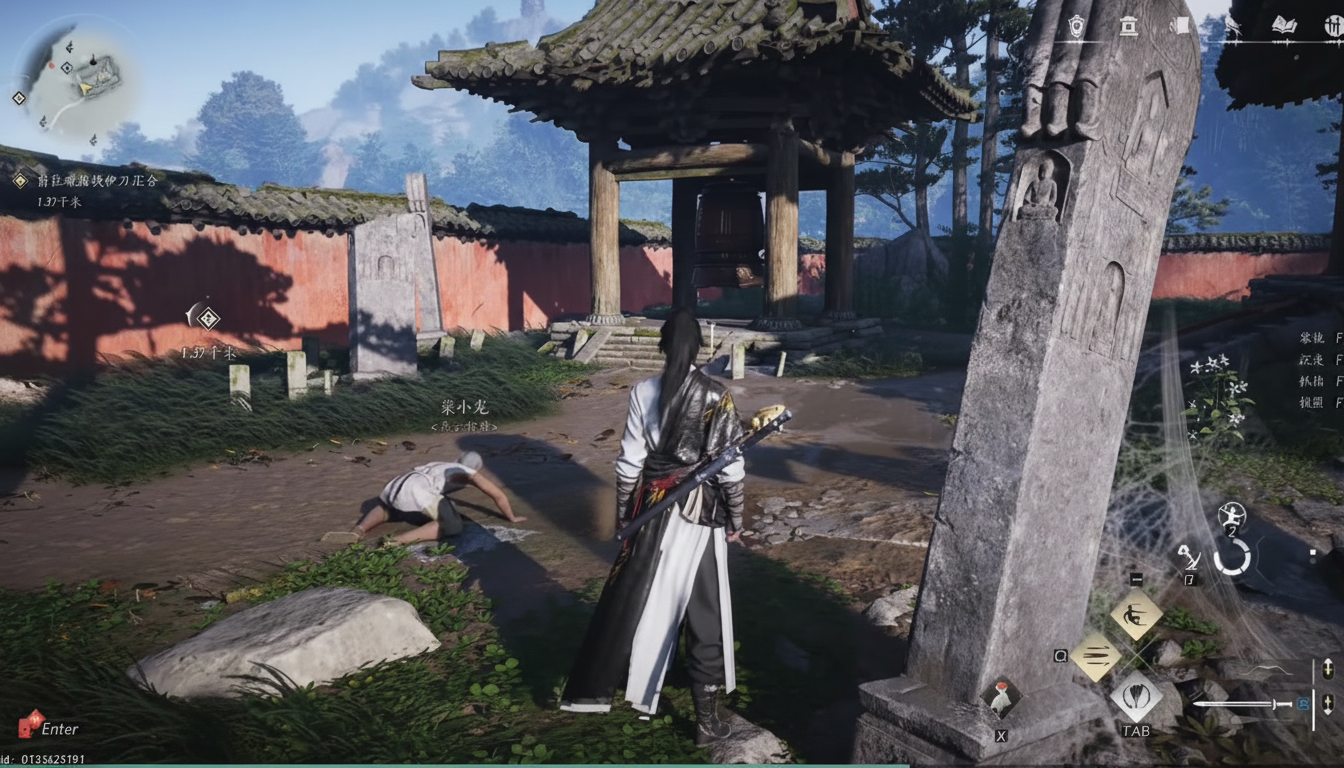Viewport: 1344px width, 768px height.
Task: Open the circular minimap
Action: click(x=70, y=80)
